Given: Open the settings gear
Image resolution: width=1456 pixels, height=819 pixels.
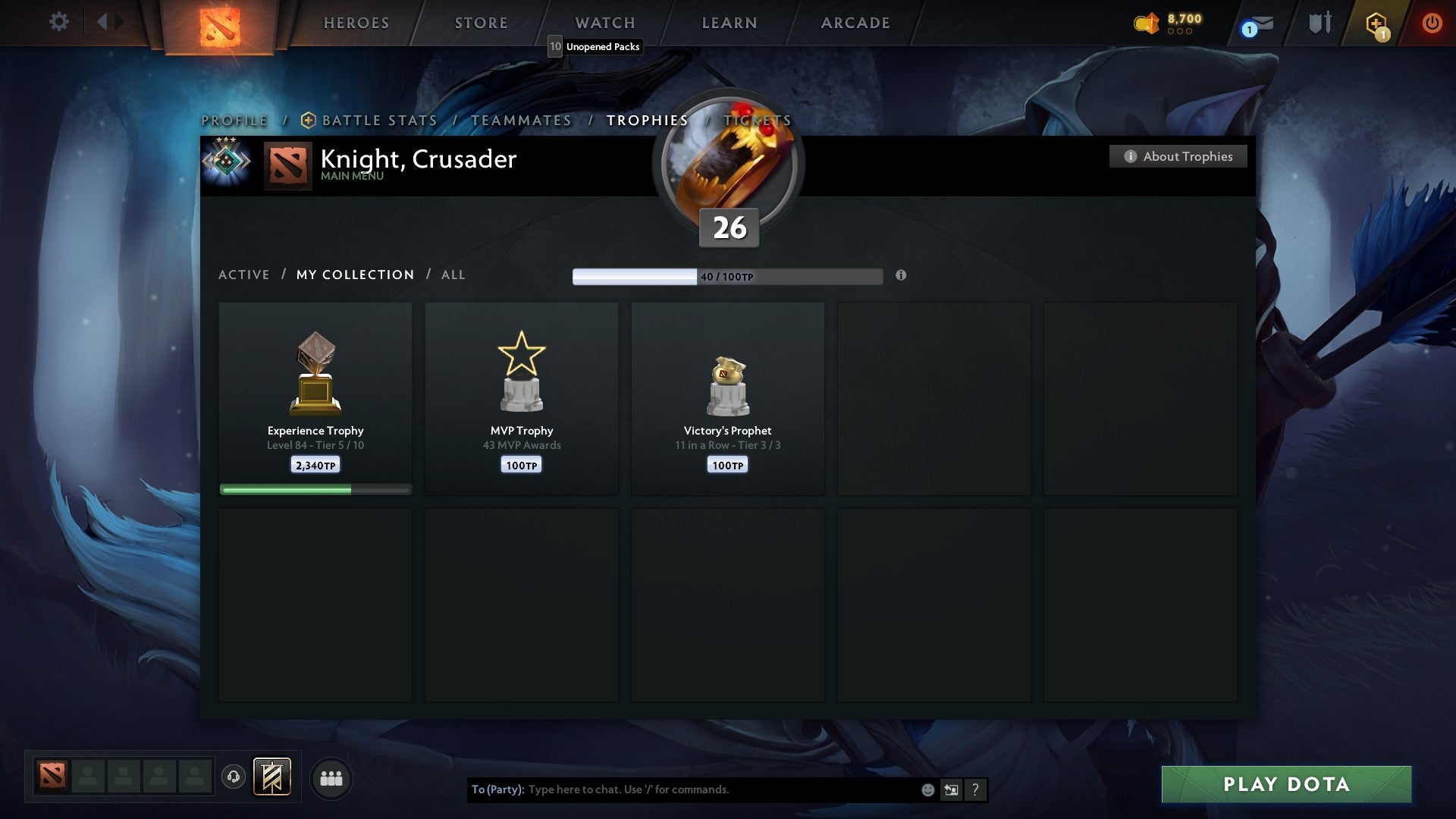Looking at the screenshot, I should click(59, 22).
